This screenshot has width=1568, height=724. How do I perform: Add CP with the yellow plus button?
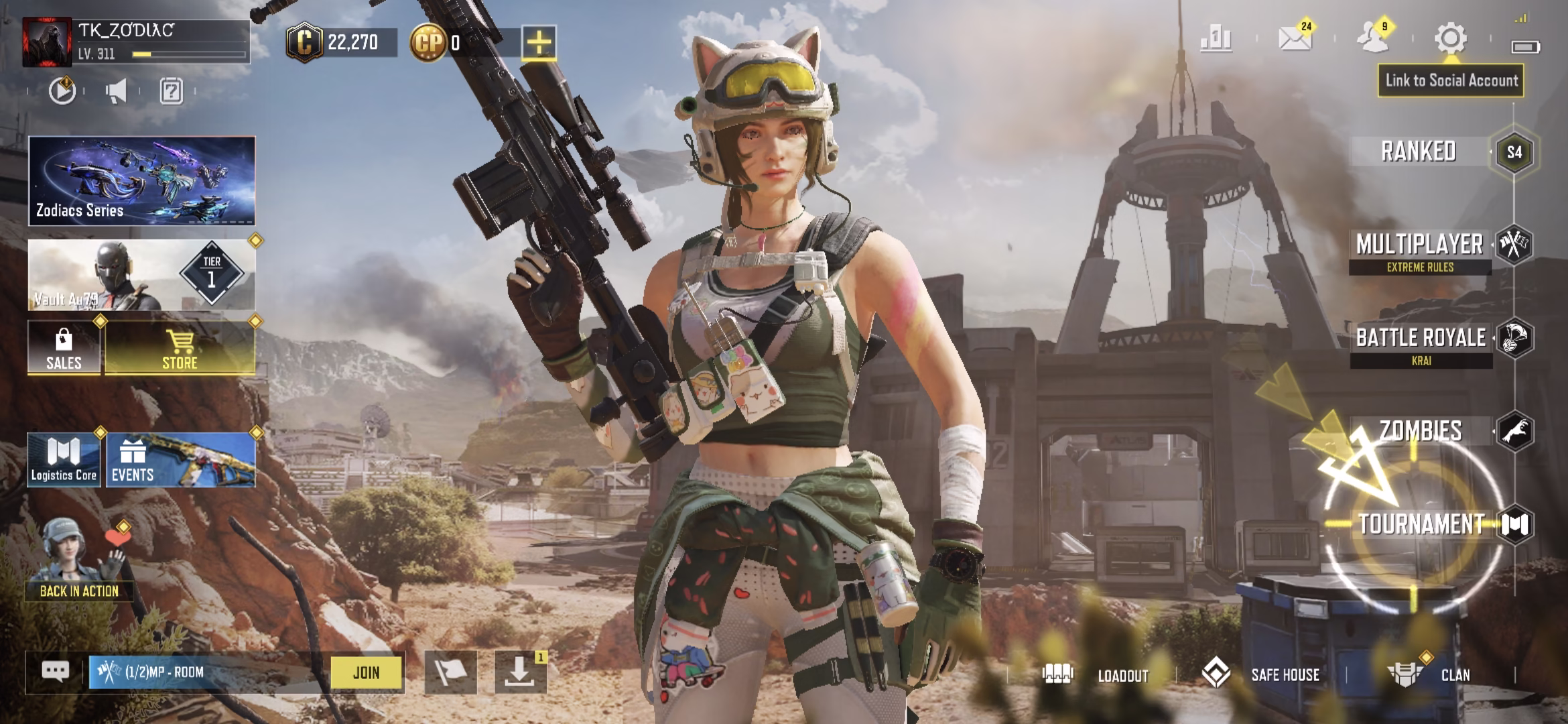point(539,43)
